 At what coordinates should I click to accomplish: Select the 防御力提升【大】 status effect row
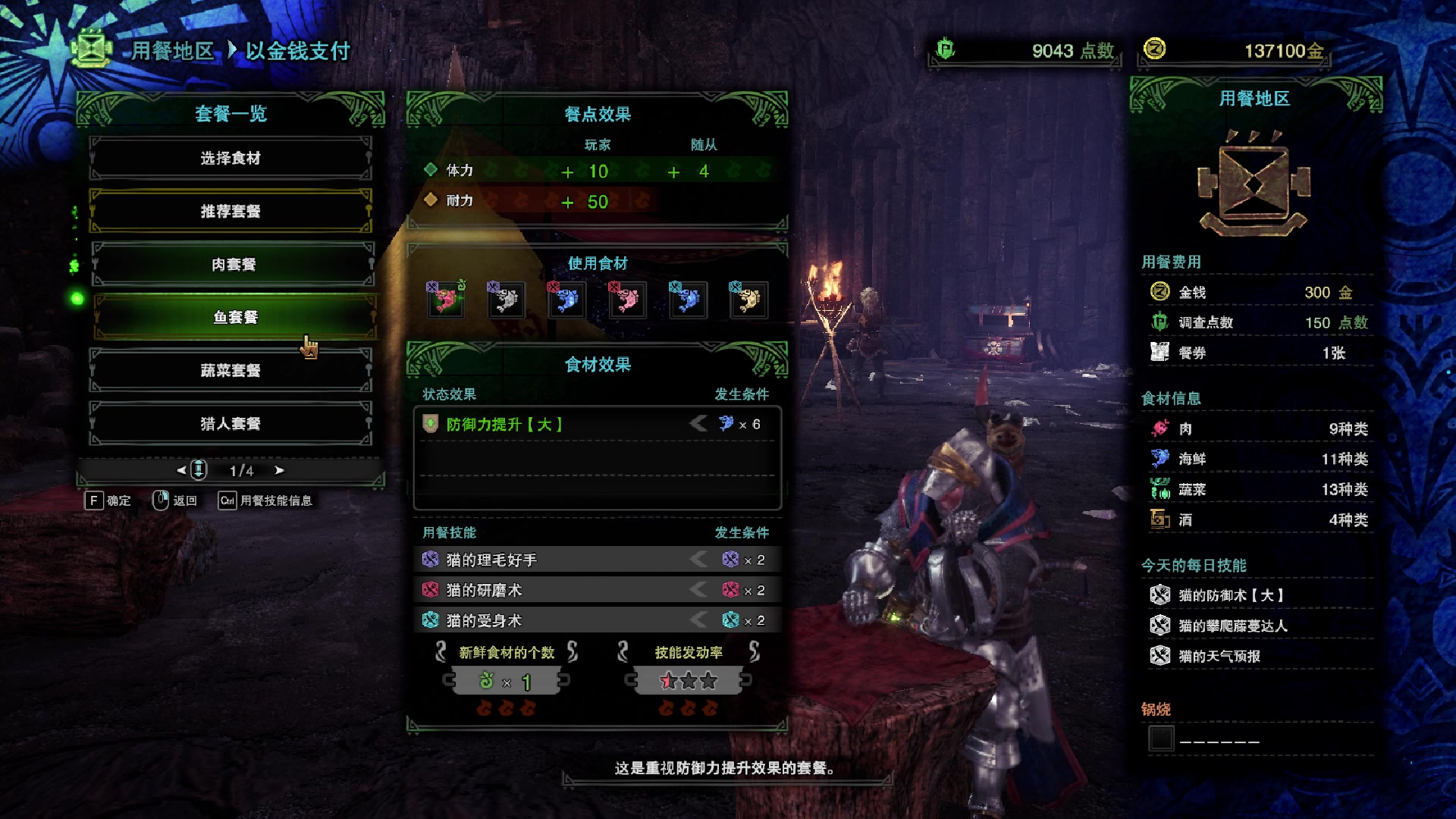(x=597, y=424)
